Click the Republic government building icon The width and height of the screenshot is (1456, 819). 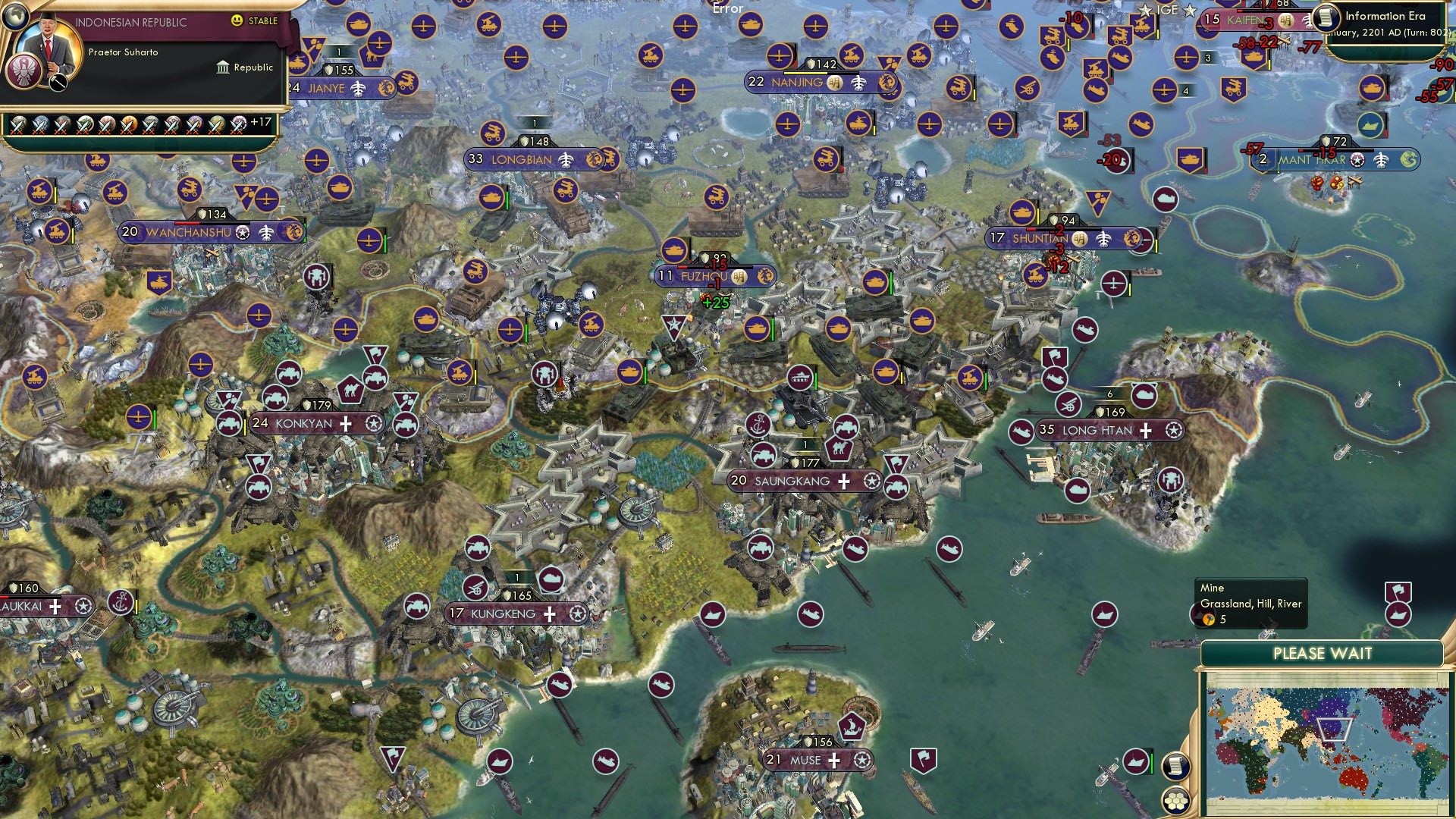point(223,68)
